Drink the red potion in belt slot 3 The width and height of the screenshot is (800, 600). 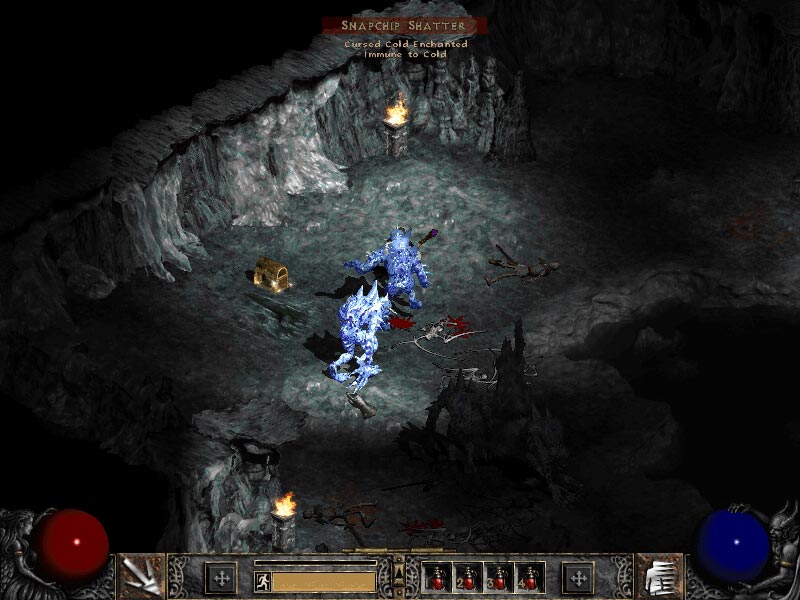pos(500,578)
